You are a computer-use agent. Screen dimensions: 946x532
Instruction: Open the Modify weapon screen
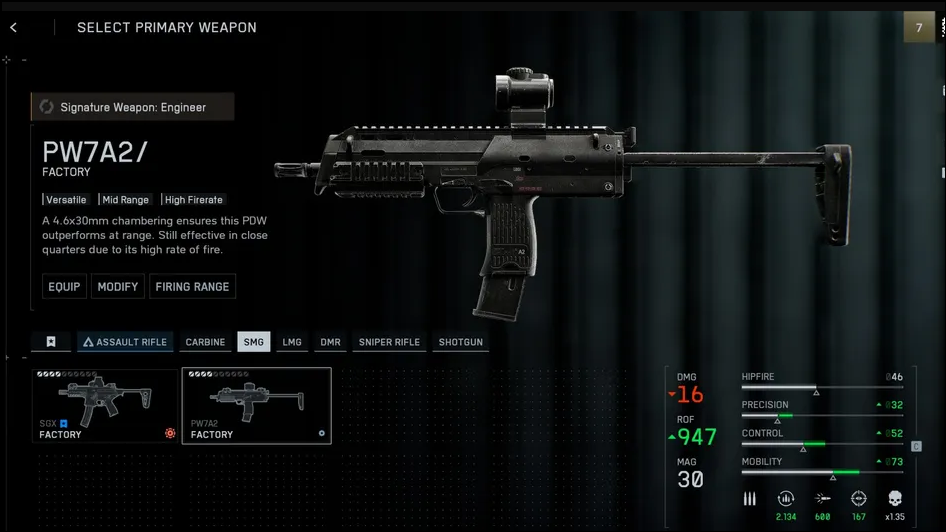tap(118, 287)
